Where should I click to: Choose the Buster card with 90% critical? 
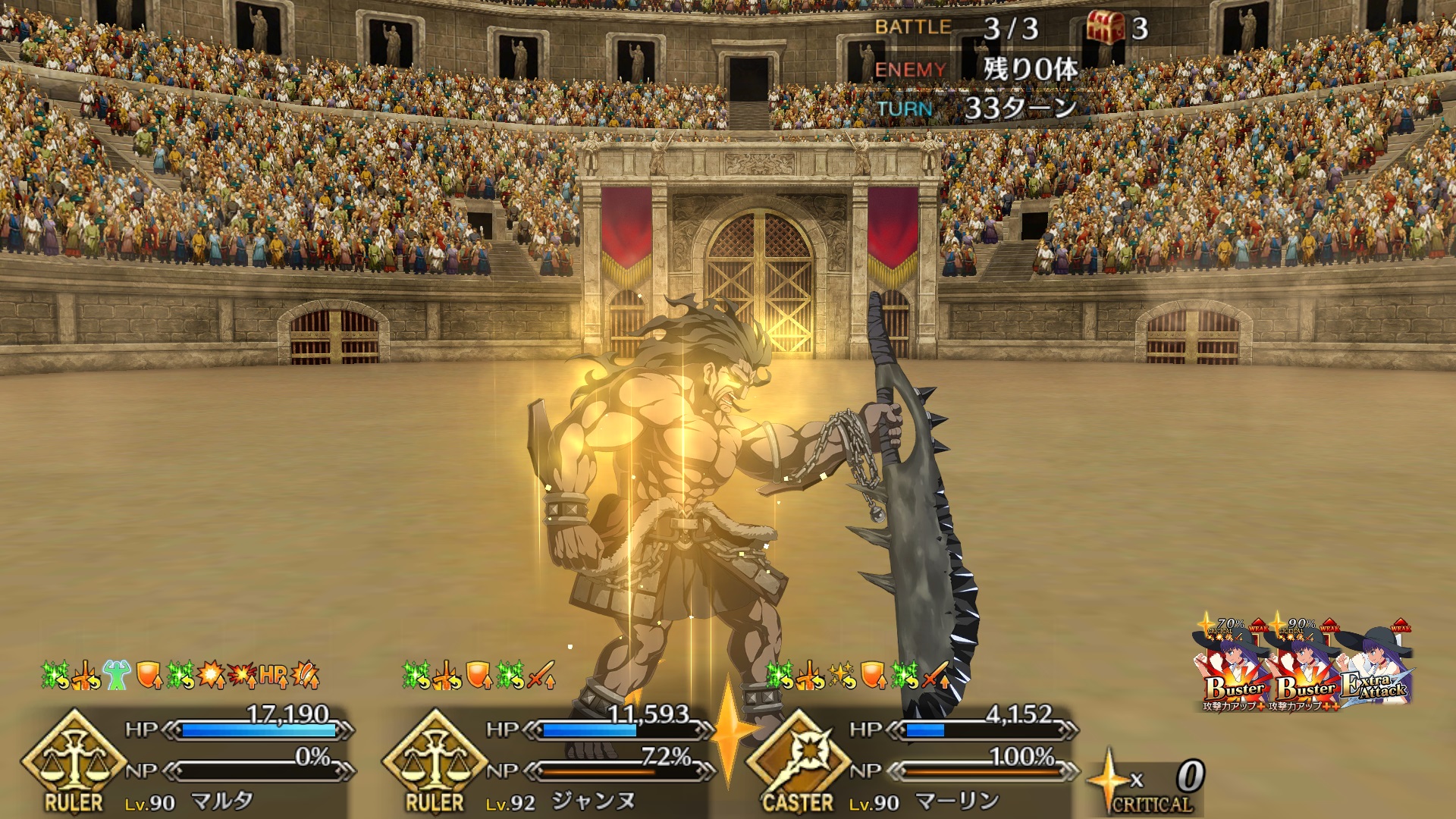[1303, 669]
